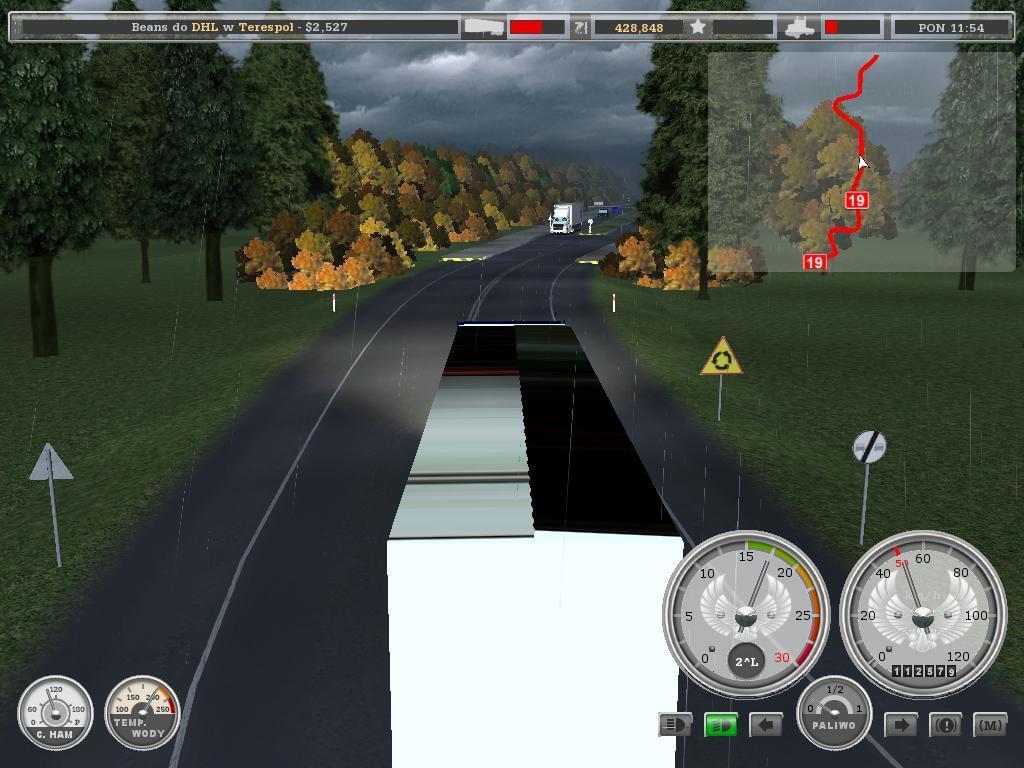Click the (M) motor brake button
Image resolution: width=1024 pixels, height=768 pixels.
(990, 724)
